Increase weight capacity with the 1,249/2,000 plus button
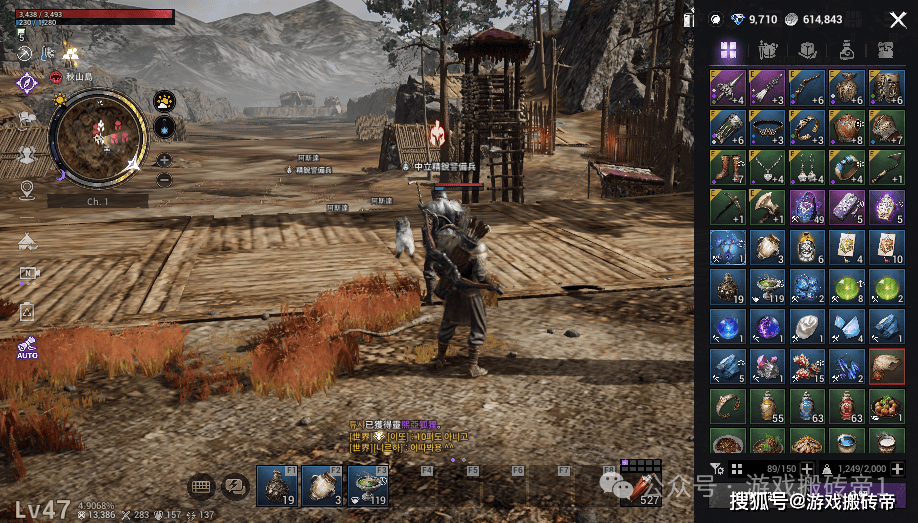 [x=897, y=469]
